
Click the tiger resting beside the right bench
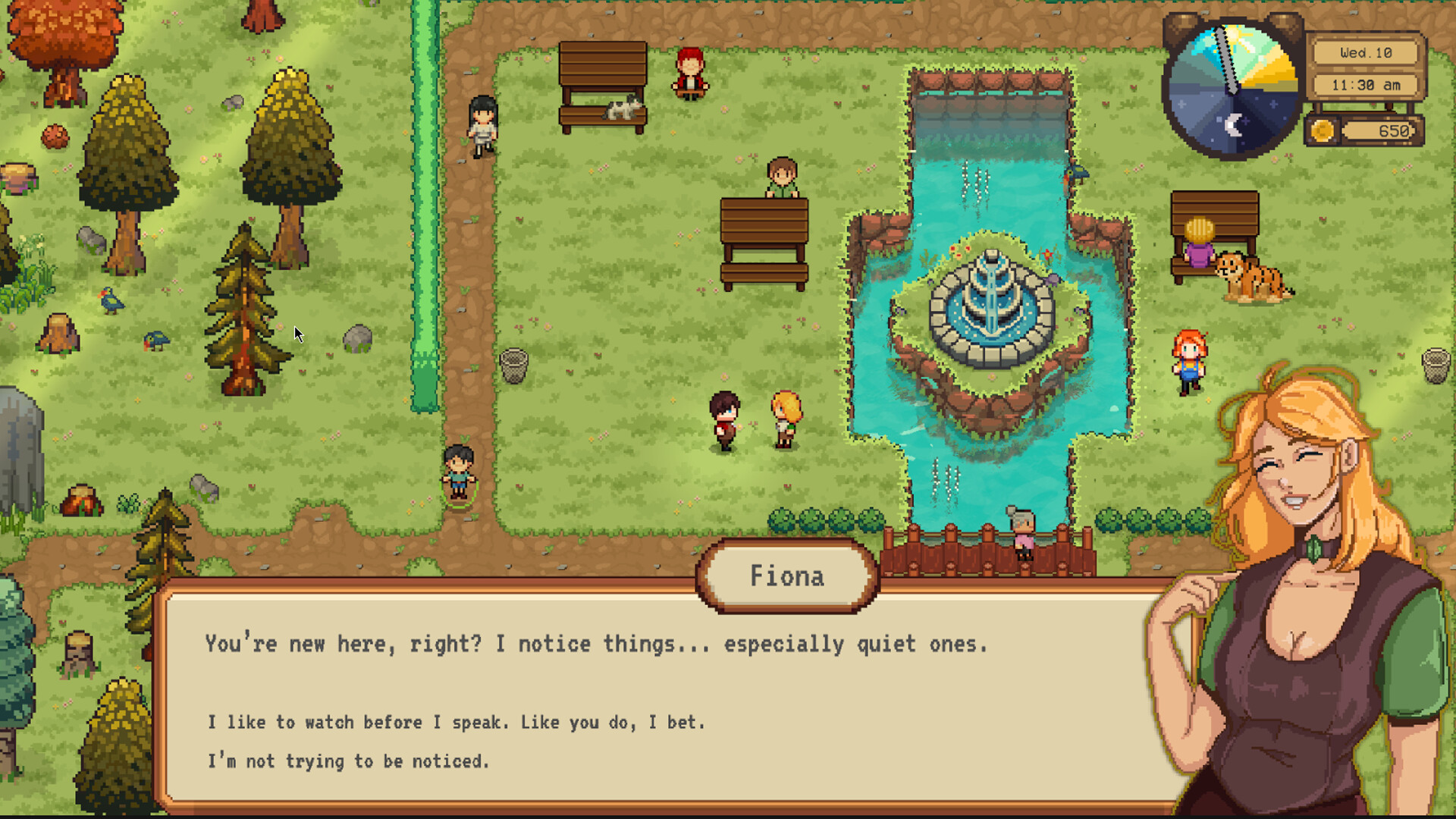pyautogui.click(x=1251, y=277)
